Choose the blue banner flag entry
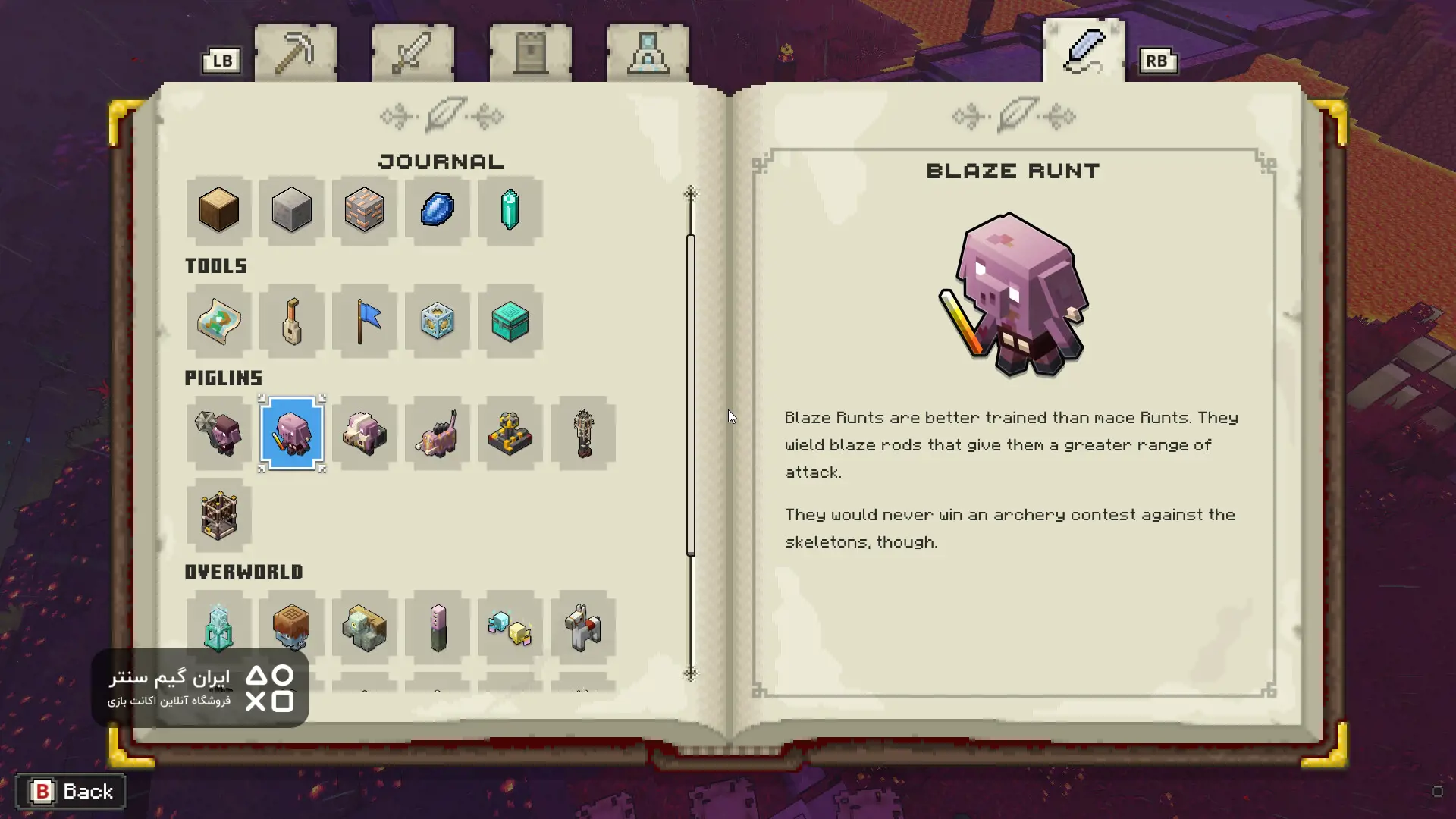 [364, 322]
